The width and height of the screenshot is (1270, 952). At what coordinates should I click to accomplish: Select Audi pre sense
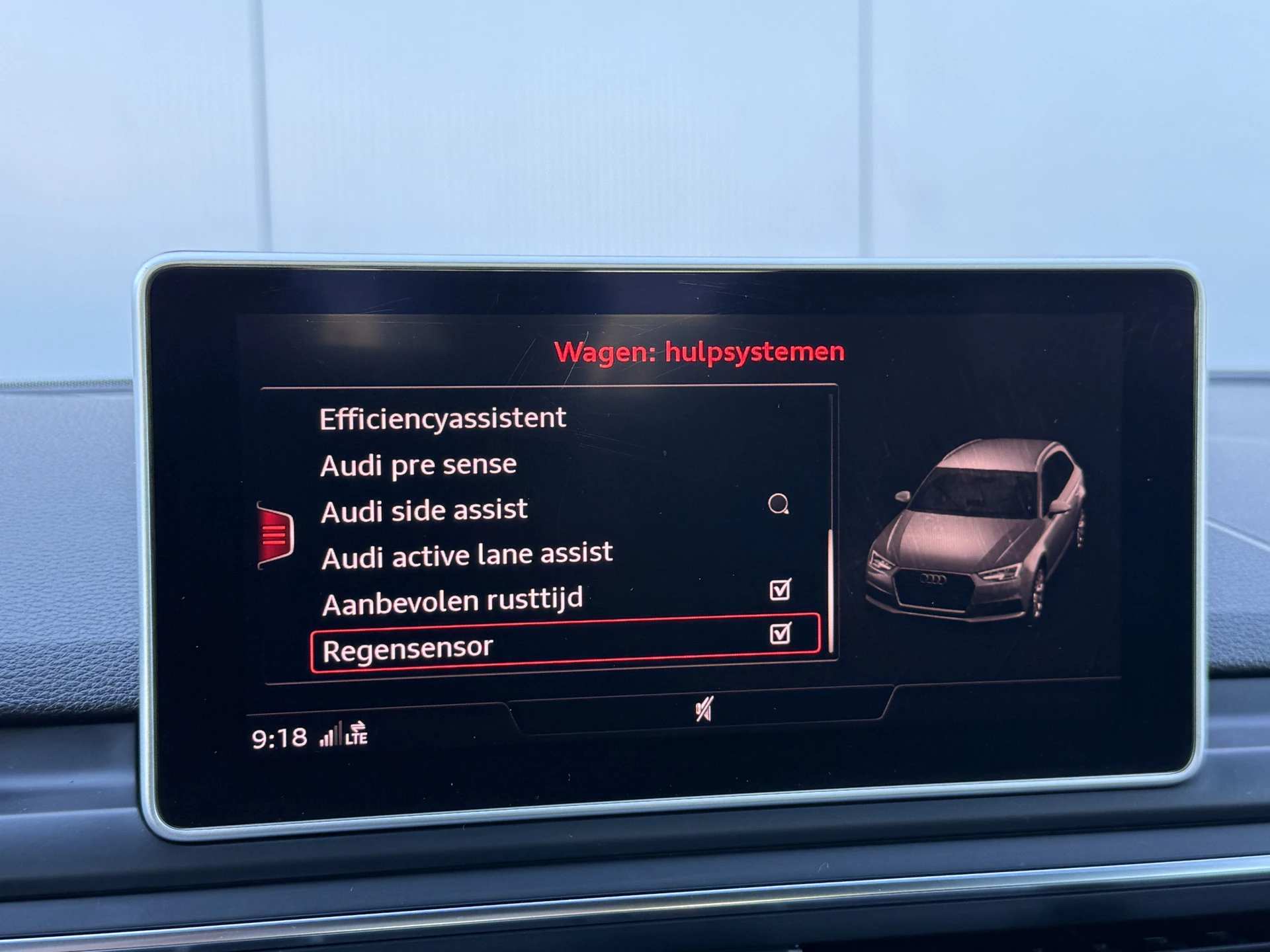(x=418, y=465)
